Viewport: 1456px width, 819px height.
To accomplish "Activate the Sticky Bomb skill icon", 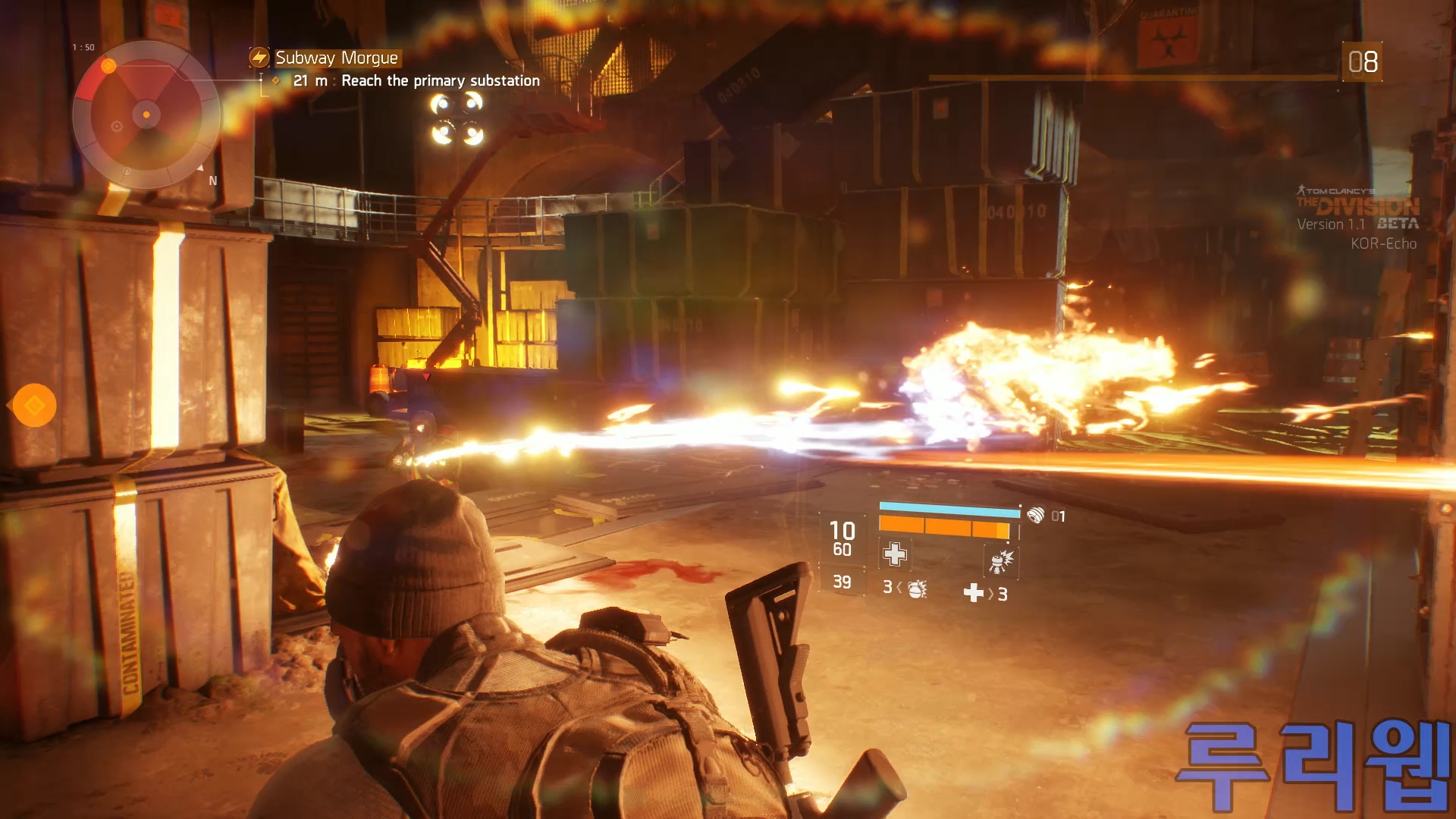I will 1000,562.
